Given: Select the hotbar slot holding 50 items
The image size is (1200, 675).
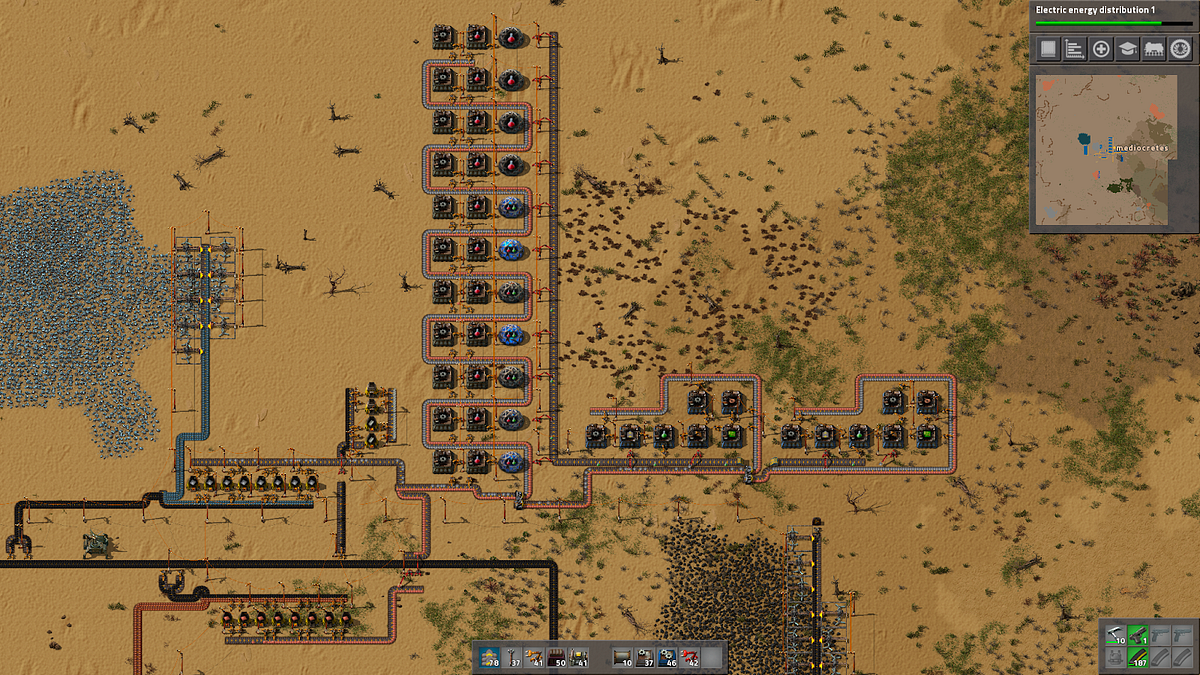Looking at the screenshot, I should (558, 656).
